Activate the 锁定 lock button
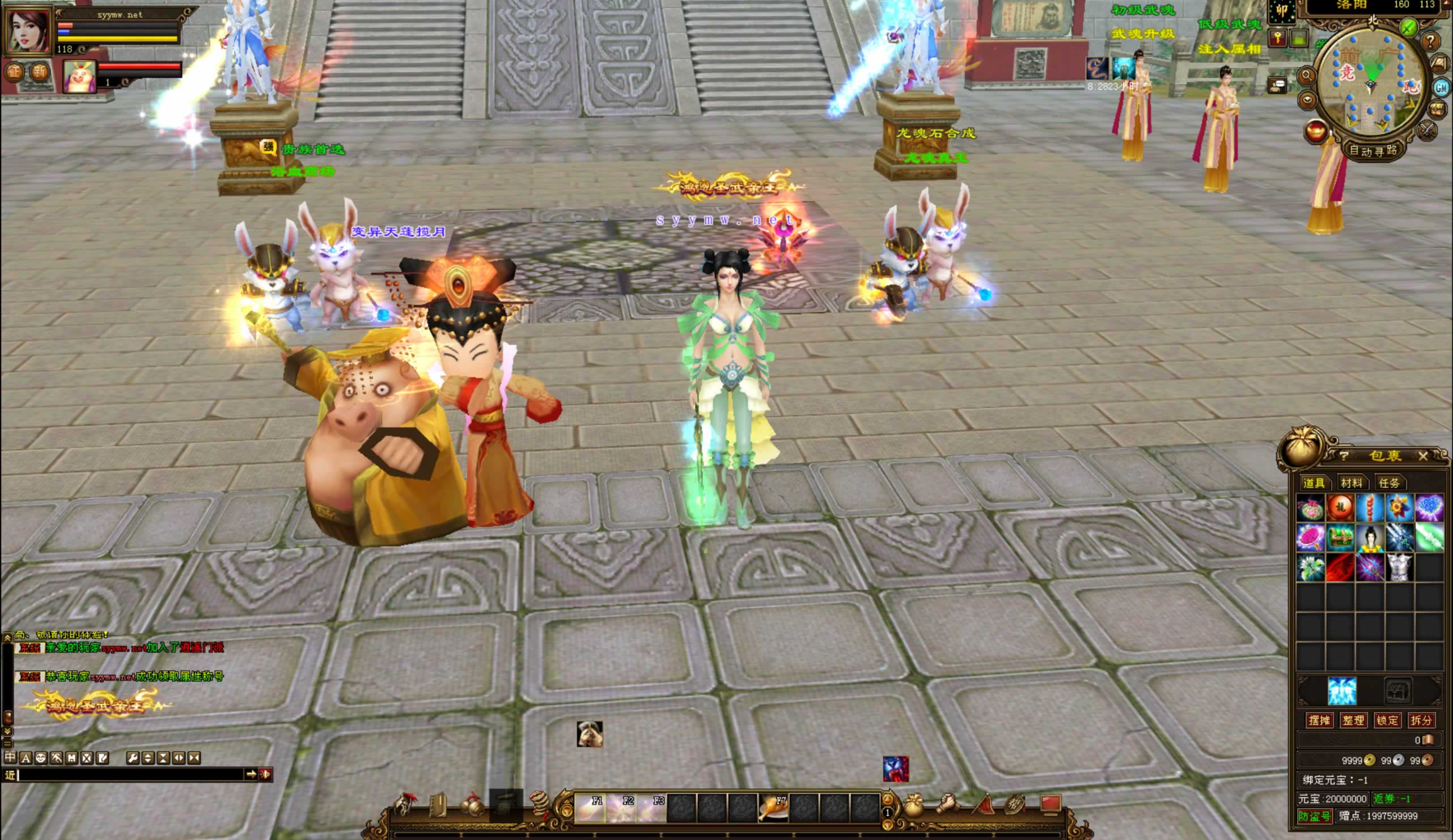1453x840 pixels. click(x=1387, y=720)
